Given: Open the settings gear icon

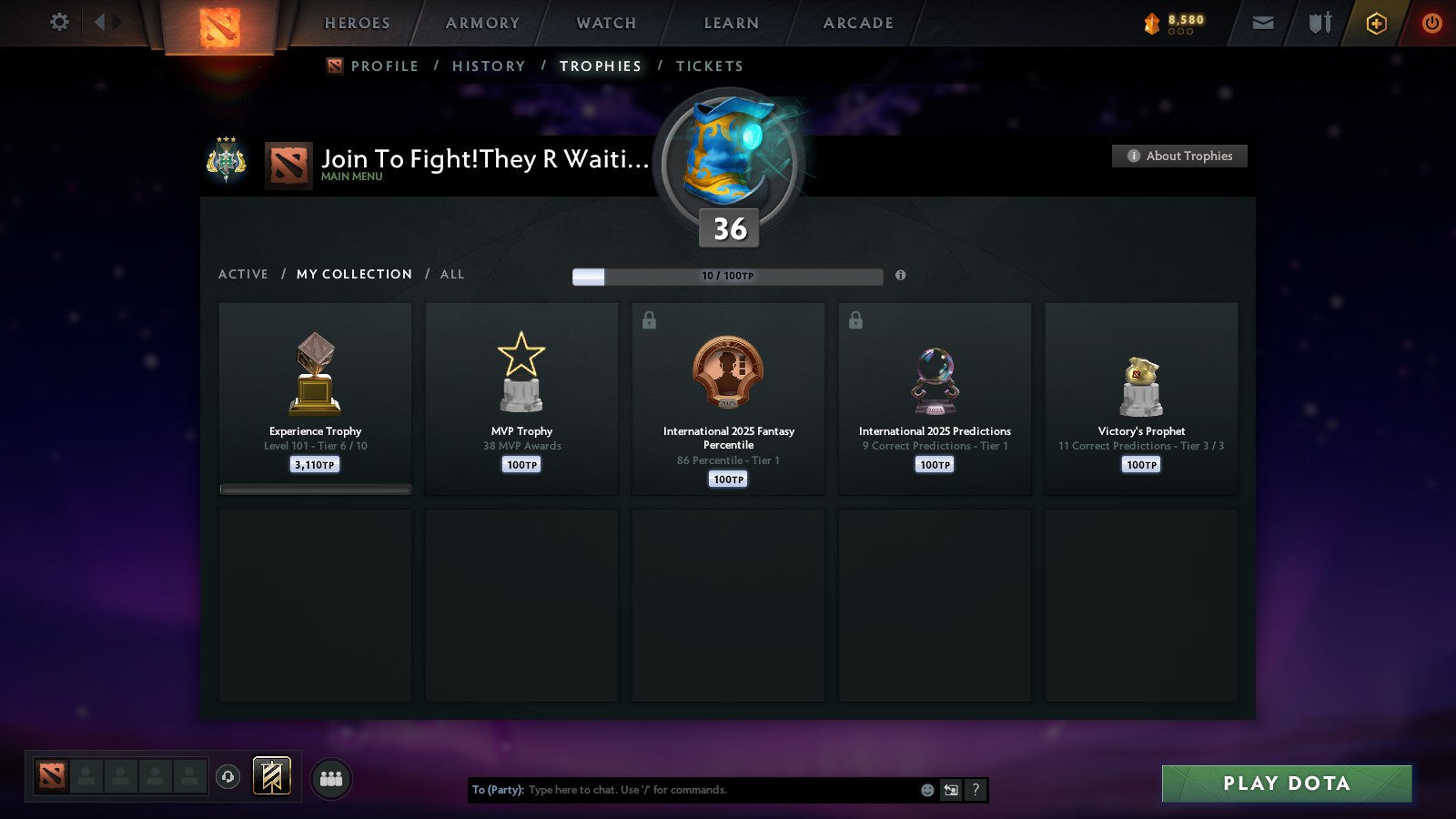Looking at the screenshot, I should click(x=59, y=23).
